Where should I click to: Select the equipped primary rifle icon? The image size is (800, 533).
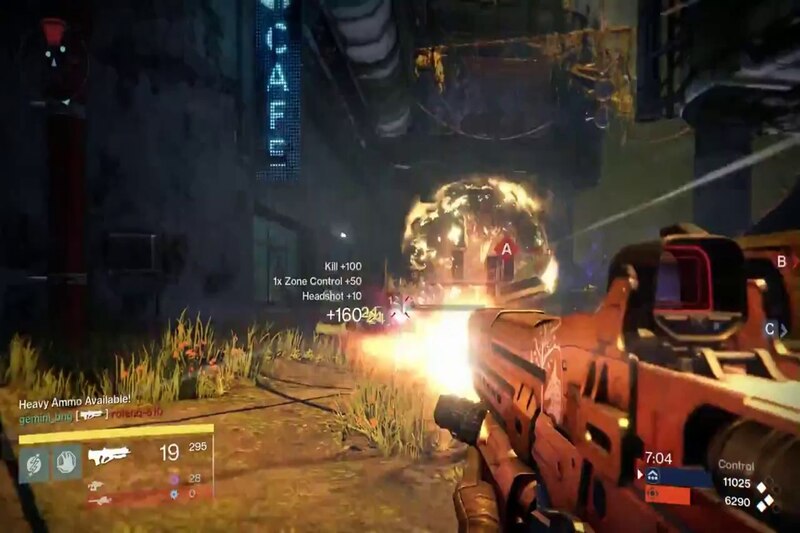[109, 456]
